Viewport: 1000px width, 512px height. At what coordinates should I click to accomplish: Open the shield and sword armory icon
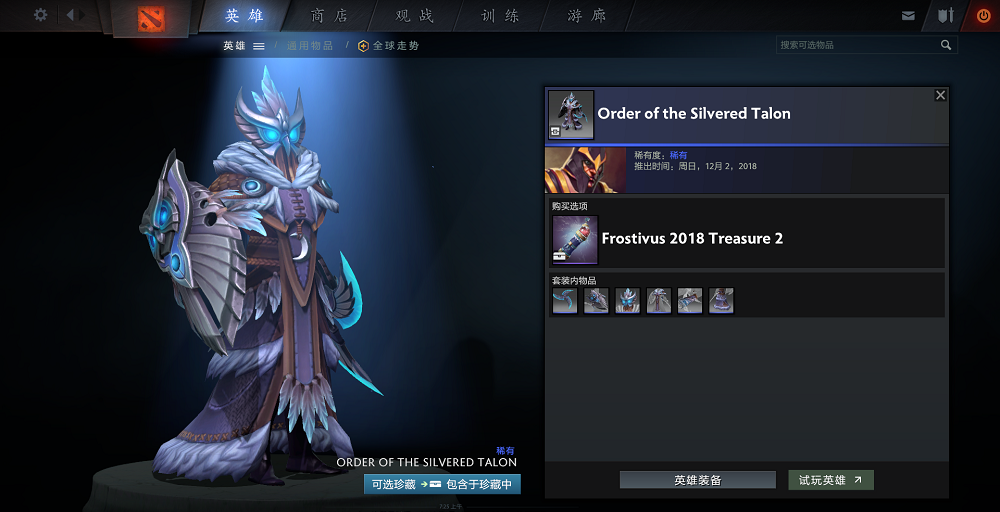945,16
